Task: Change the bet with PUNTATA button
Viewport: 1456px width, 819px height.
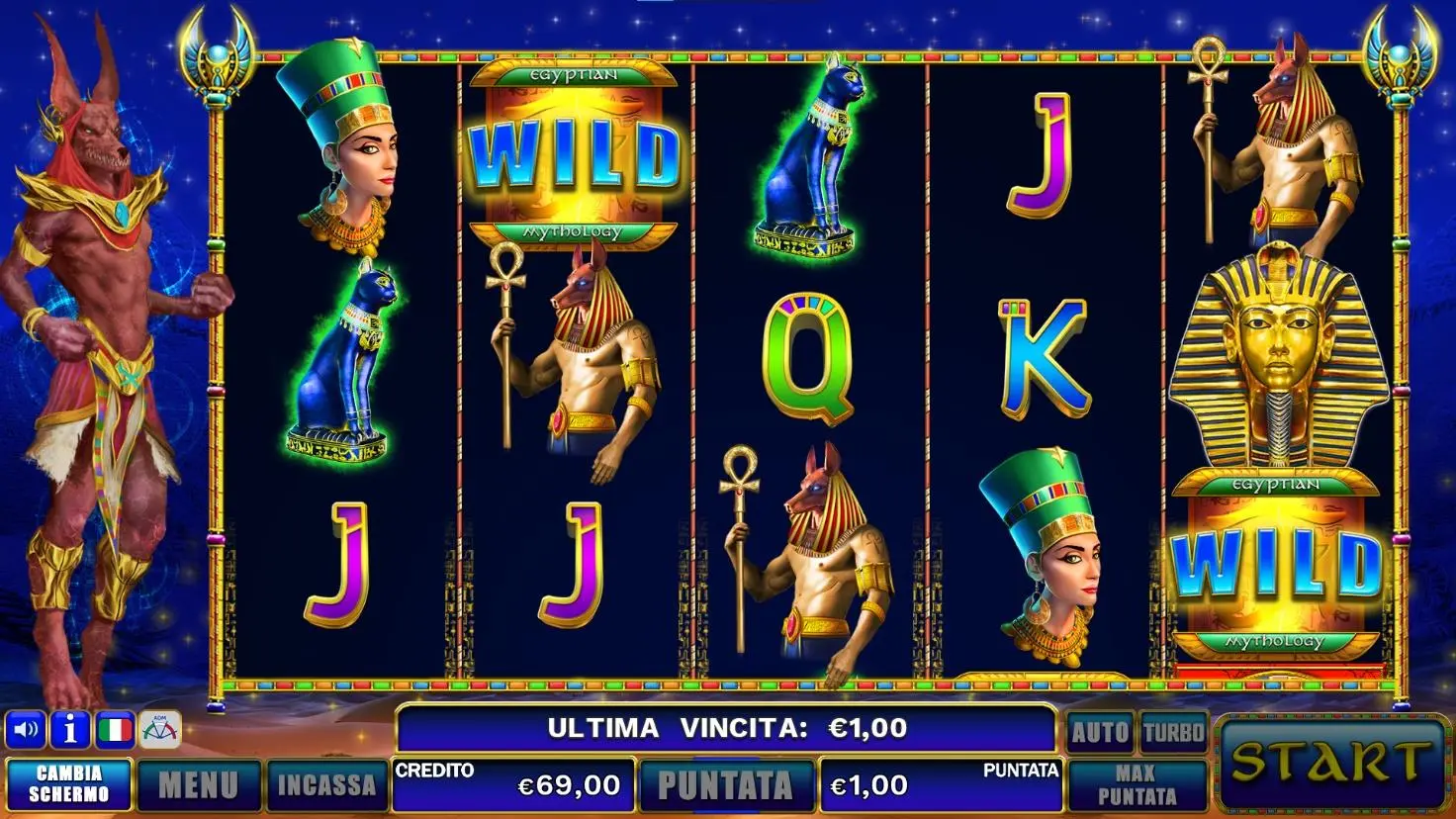Action: coord(725,785)
